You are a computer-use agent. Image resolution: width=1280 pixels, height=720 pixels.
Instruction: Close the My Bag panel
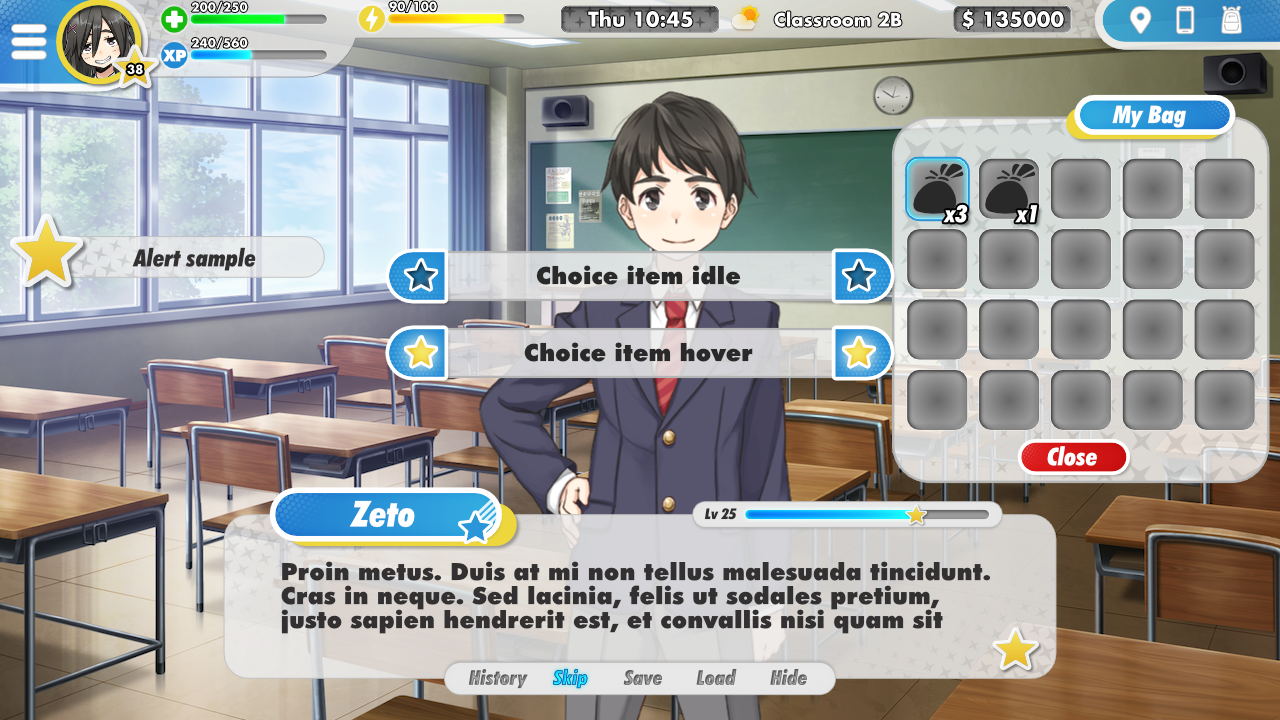tap(1074, 457)
